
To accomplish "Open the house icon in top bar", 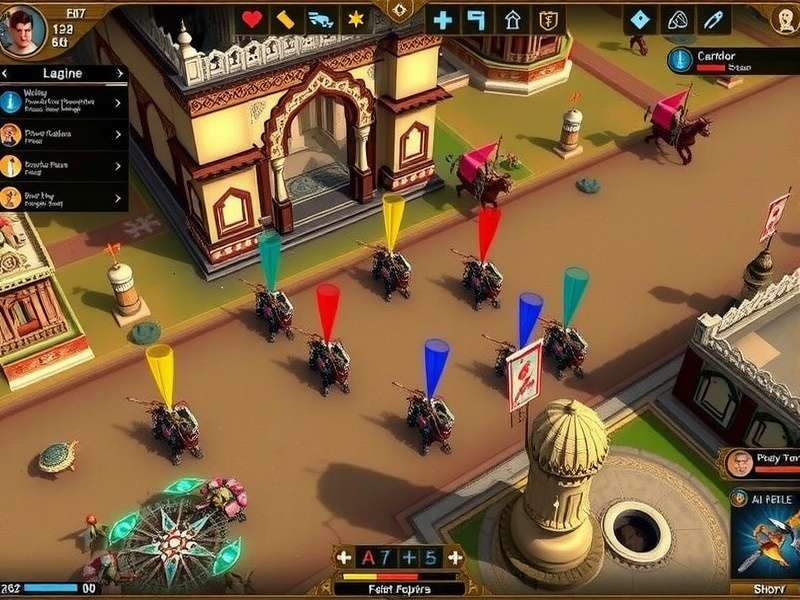I will [512, 19].
